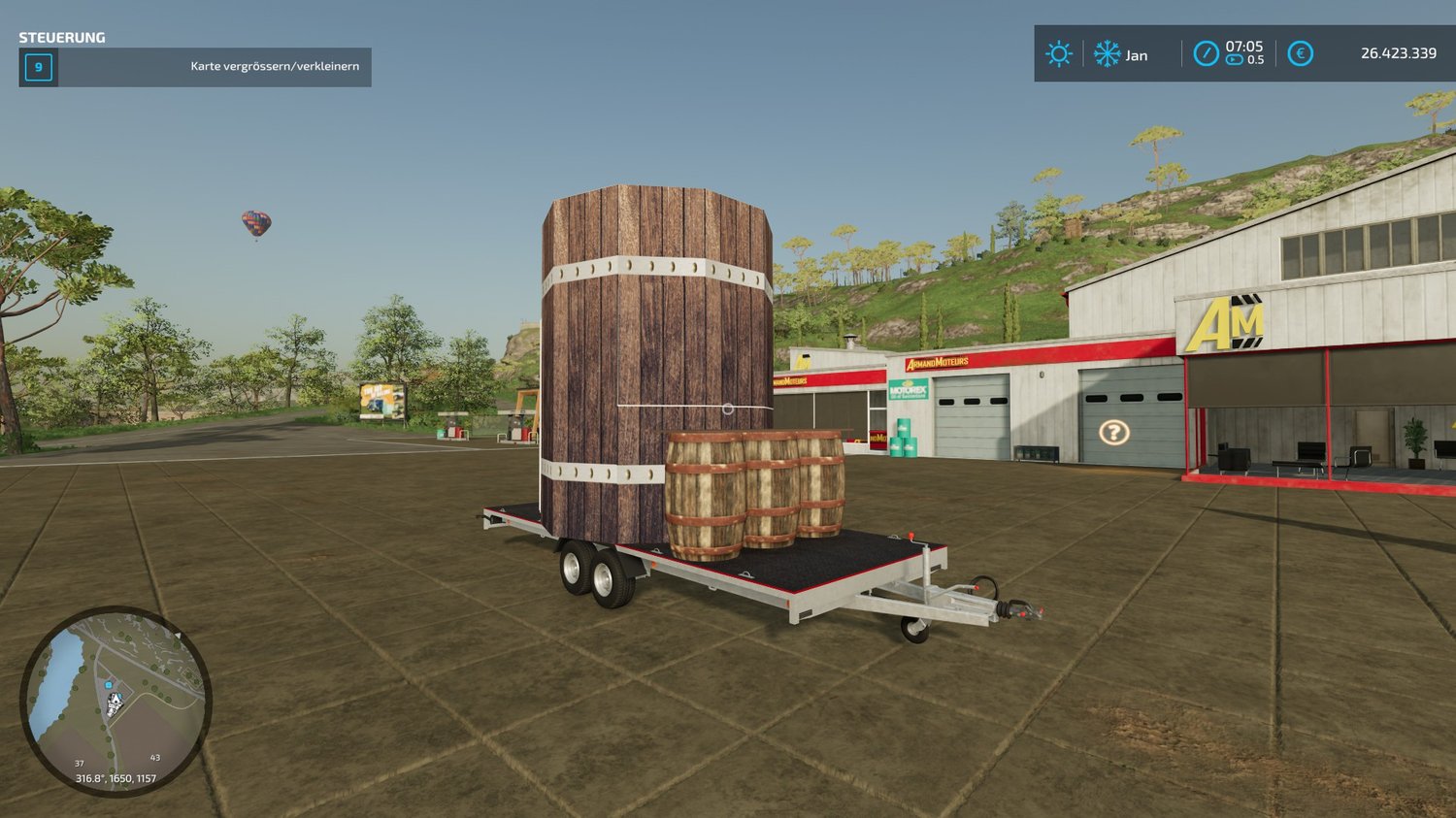Click the clock time icon
Screen dimensions: 1456x818
(x=1206, y=53)
